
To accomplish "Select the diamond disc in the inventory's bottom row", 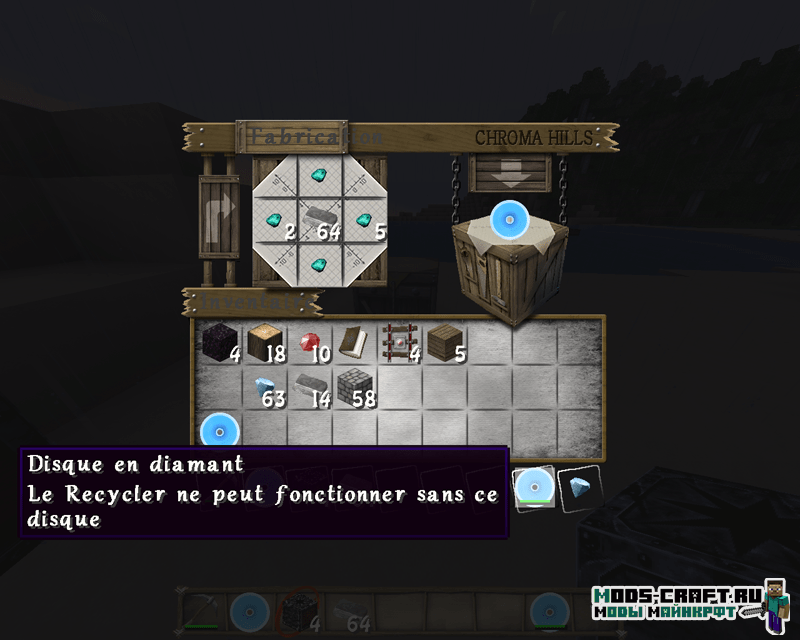I will pyautogui.click(x=218, y=432).
